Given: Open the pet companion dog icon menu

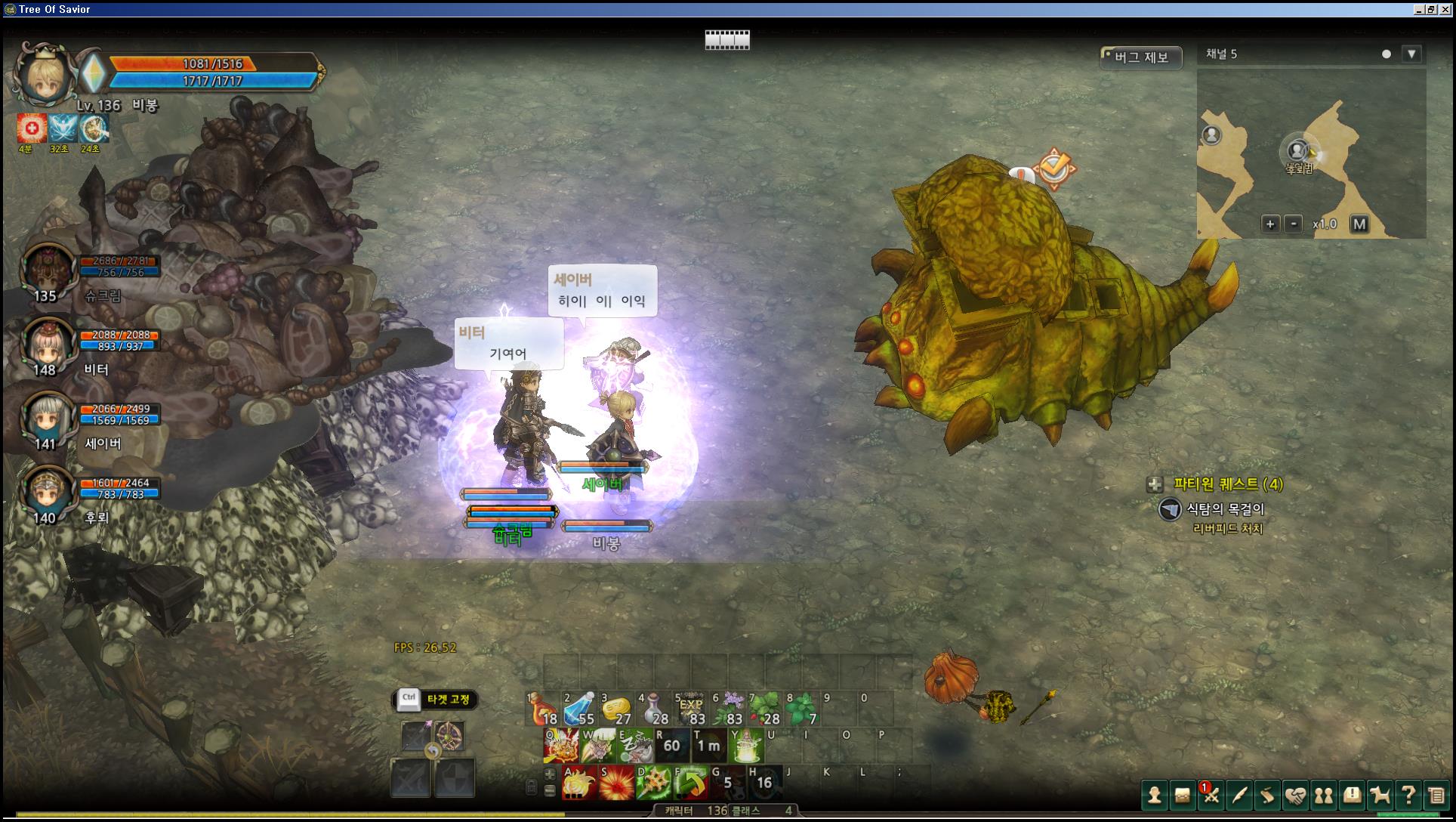Looking at the screenshot, I should coord(1380,795).
